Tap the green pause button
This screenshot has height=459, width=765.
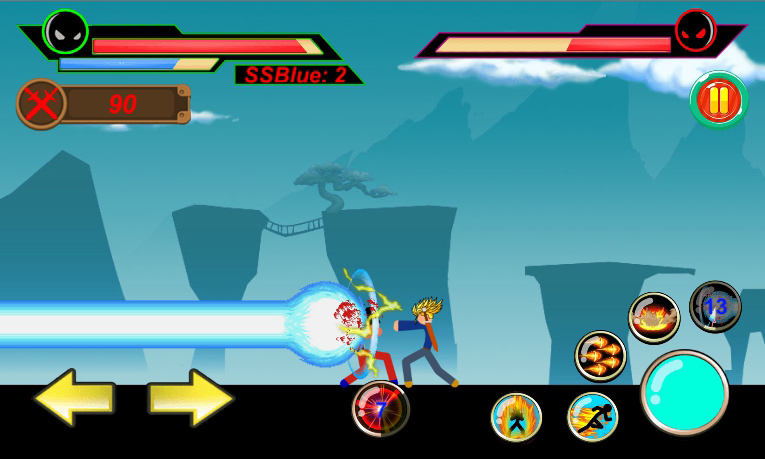[719, 100]
